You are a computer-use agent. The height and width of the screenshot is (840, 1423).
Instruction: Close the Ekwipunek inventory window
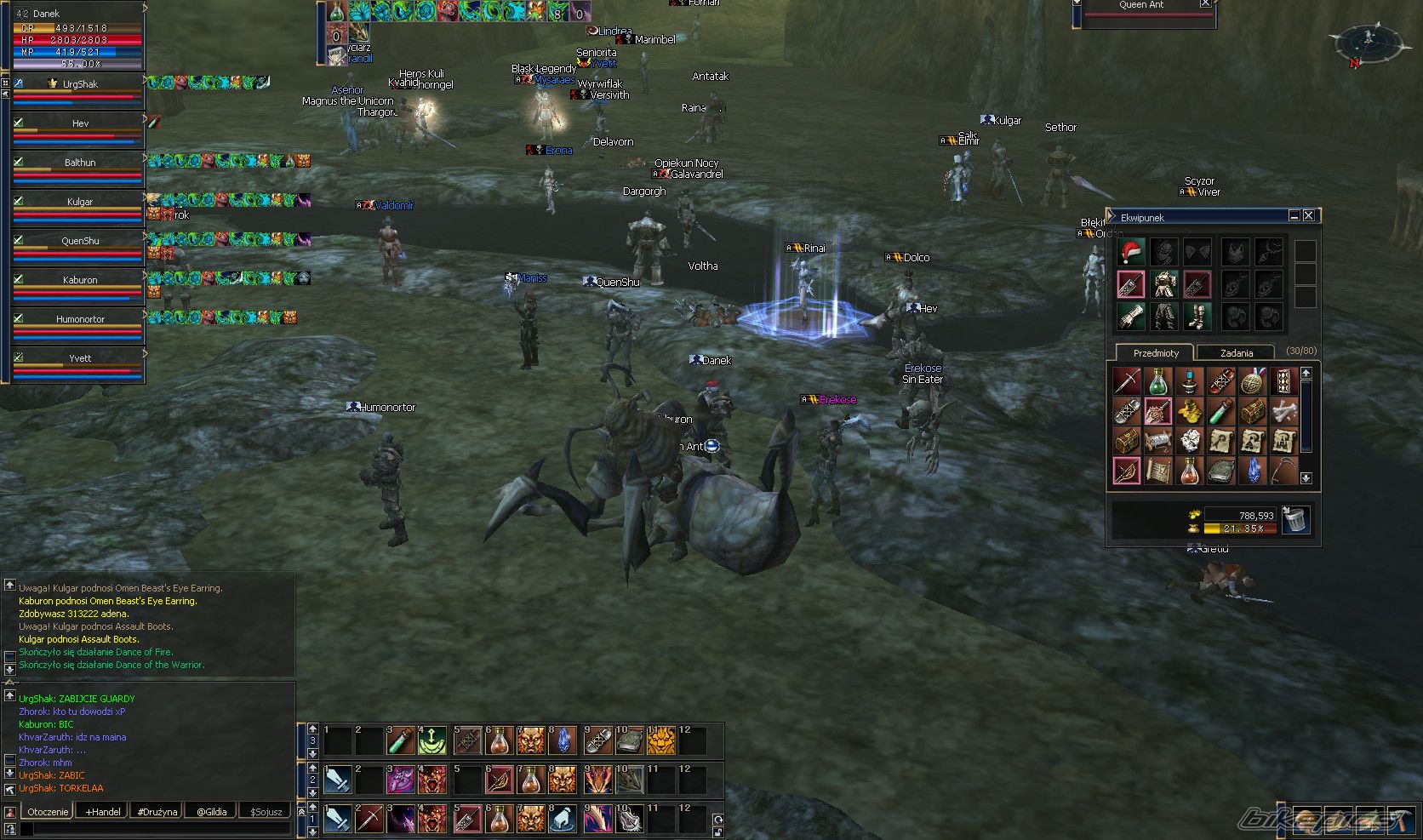[x=1309, y=216]
